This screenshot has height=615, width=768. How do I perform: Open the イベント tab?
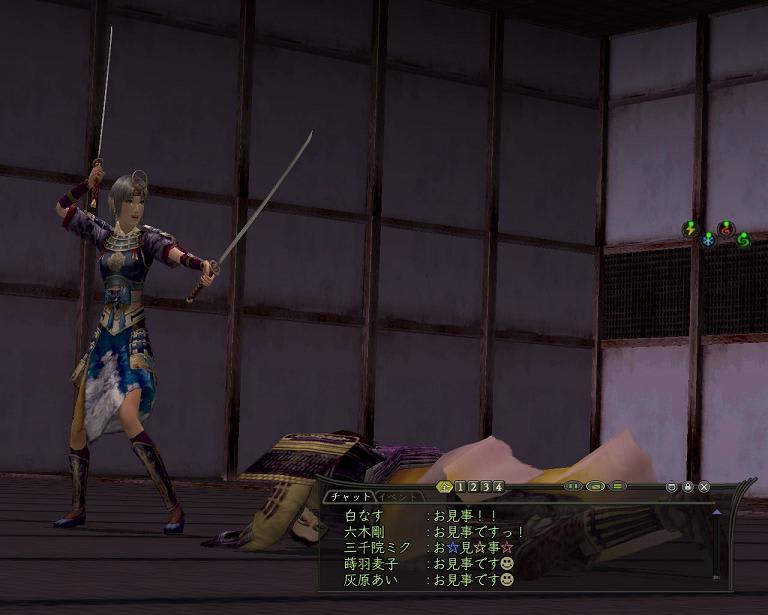pyautogui.click(x=402, y=496)
